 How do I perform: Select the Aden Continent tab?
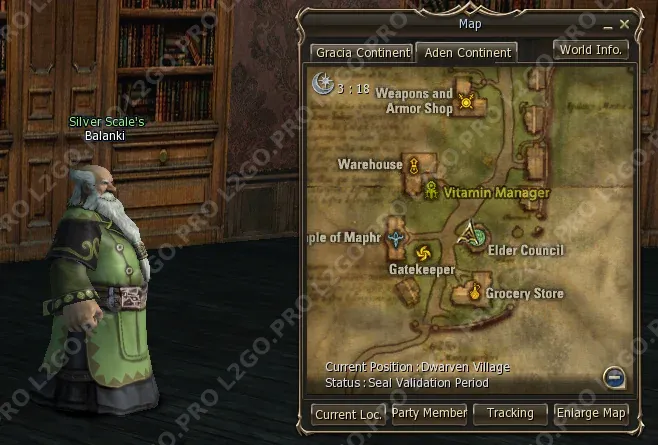pos(465,52)
